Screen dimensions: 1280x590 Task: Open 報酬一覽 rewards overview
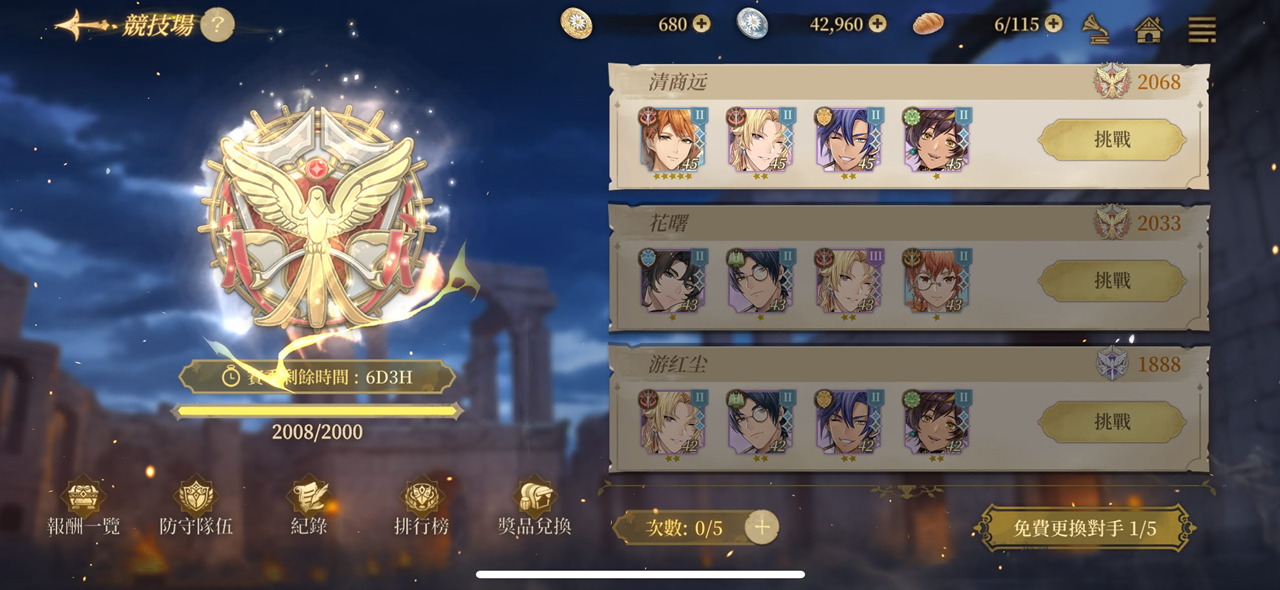[x=84, y=508]
